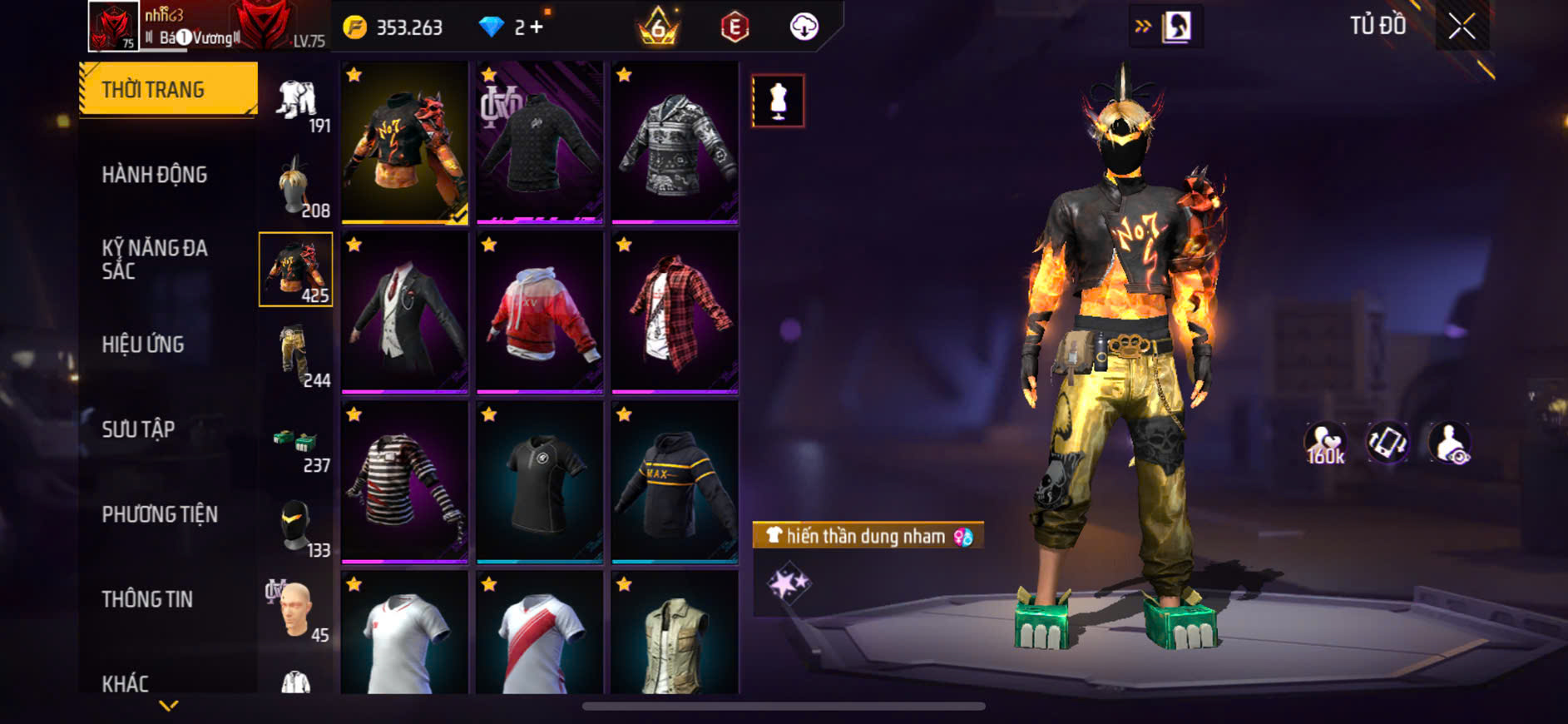Switch to the SƯU TẬP tab

[x=138, y=429]
